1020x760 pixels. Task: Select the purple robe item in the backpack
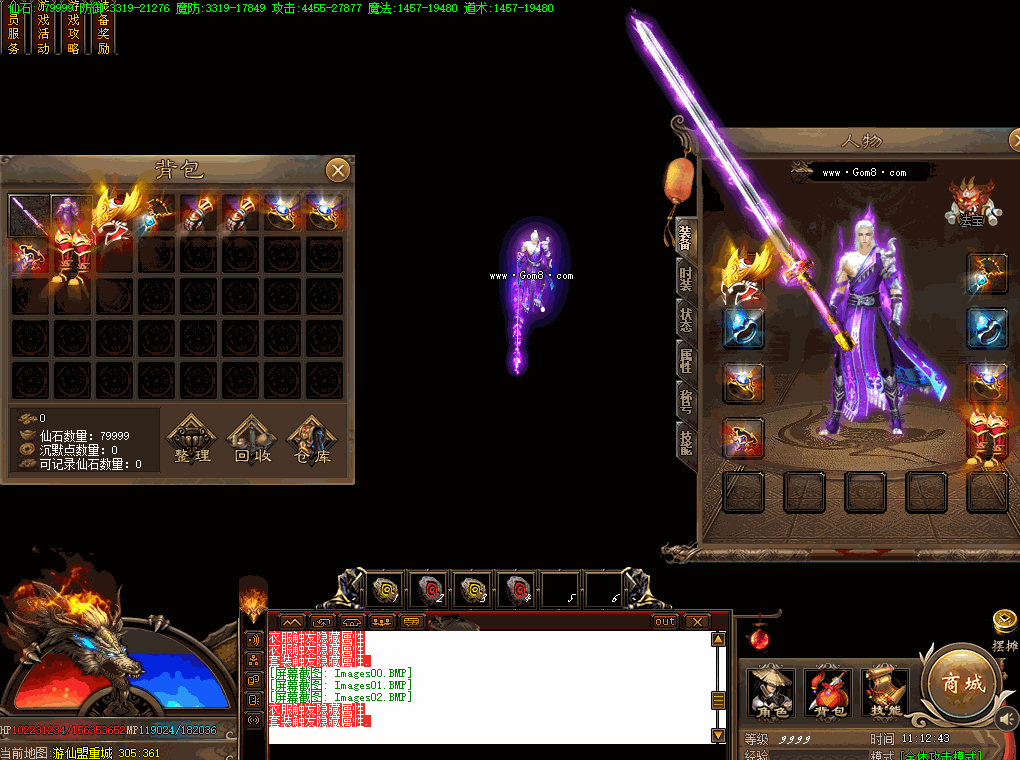coord(70,214)
